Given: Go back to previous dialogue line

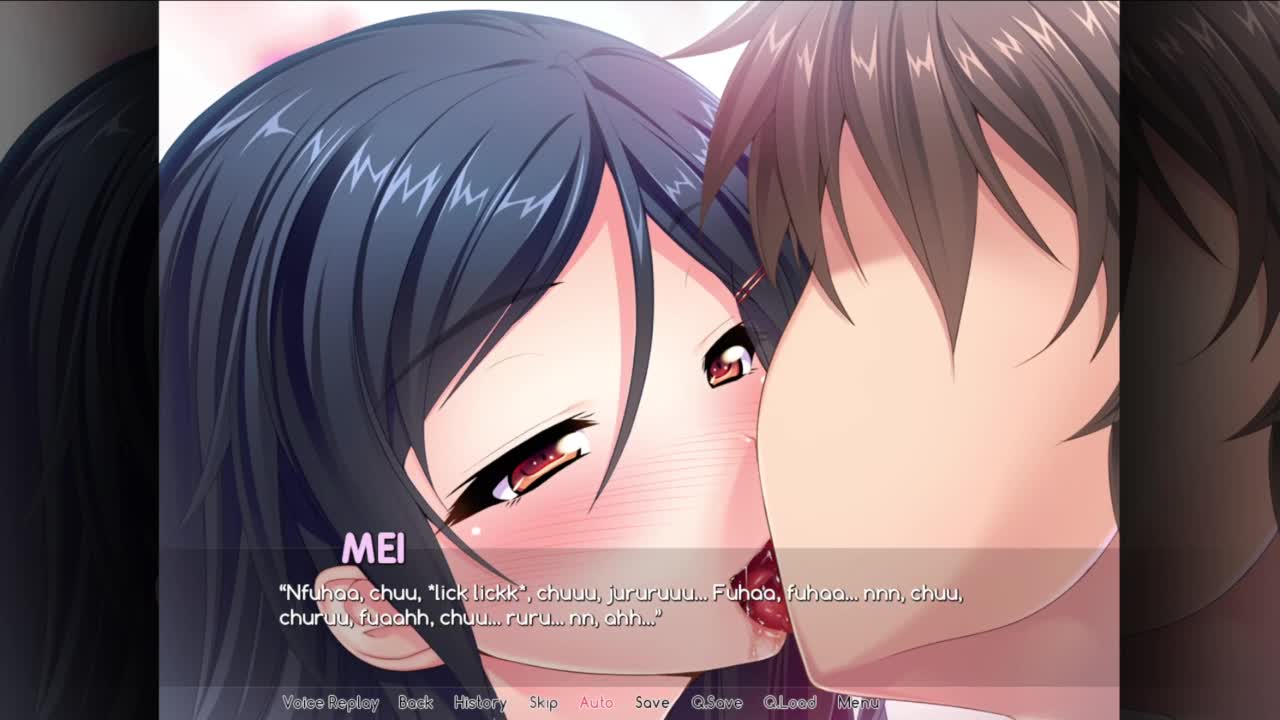Looking at the screenshot, I should pyautogui.click(x=415, y=703).
